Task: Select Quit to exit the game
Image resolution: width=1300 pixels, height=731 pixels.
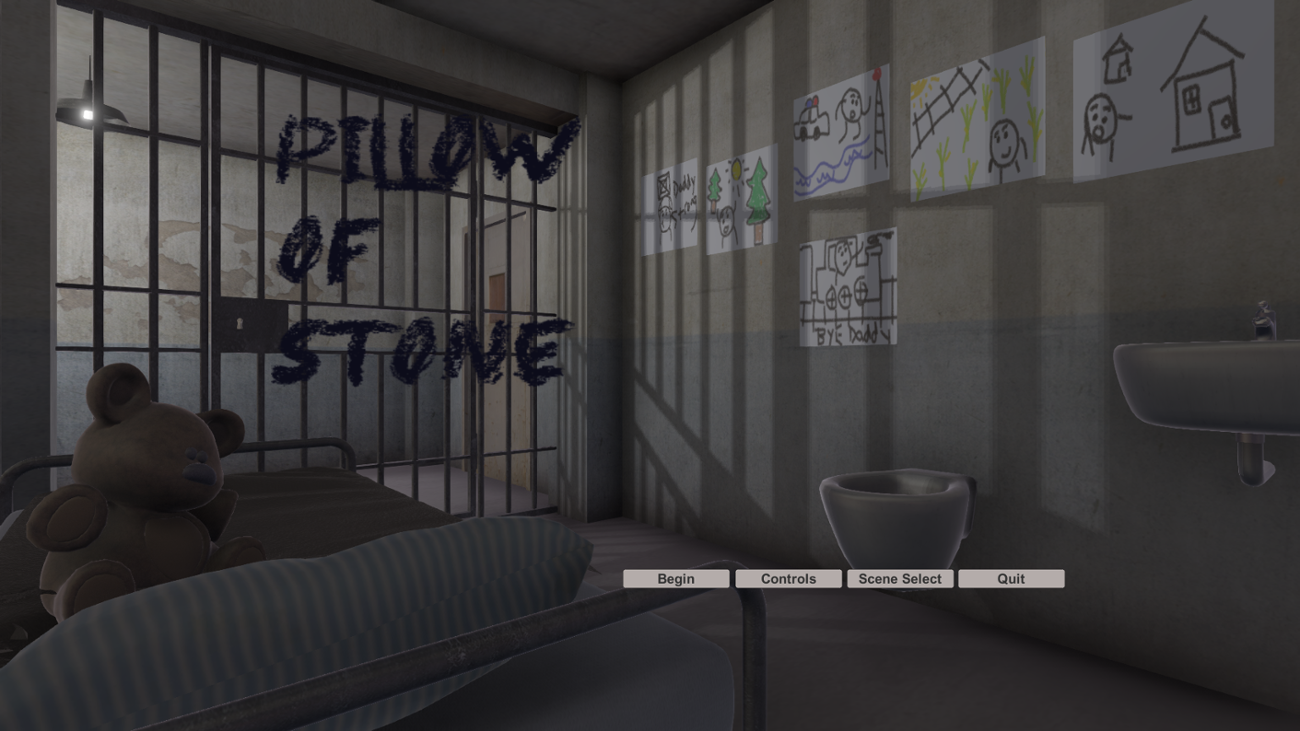Action: pos(1011,578)
